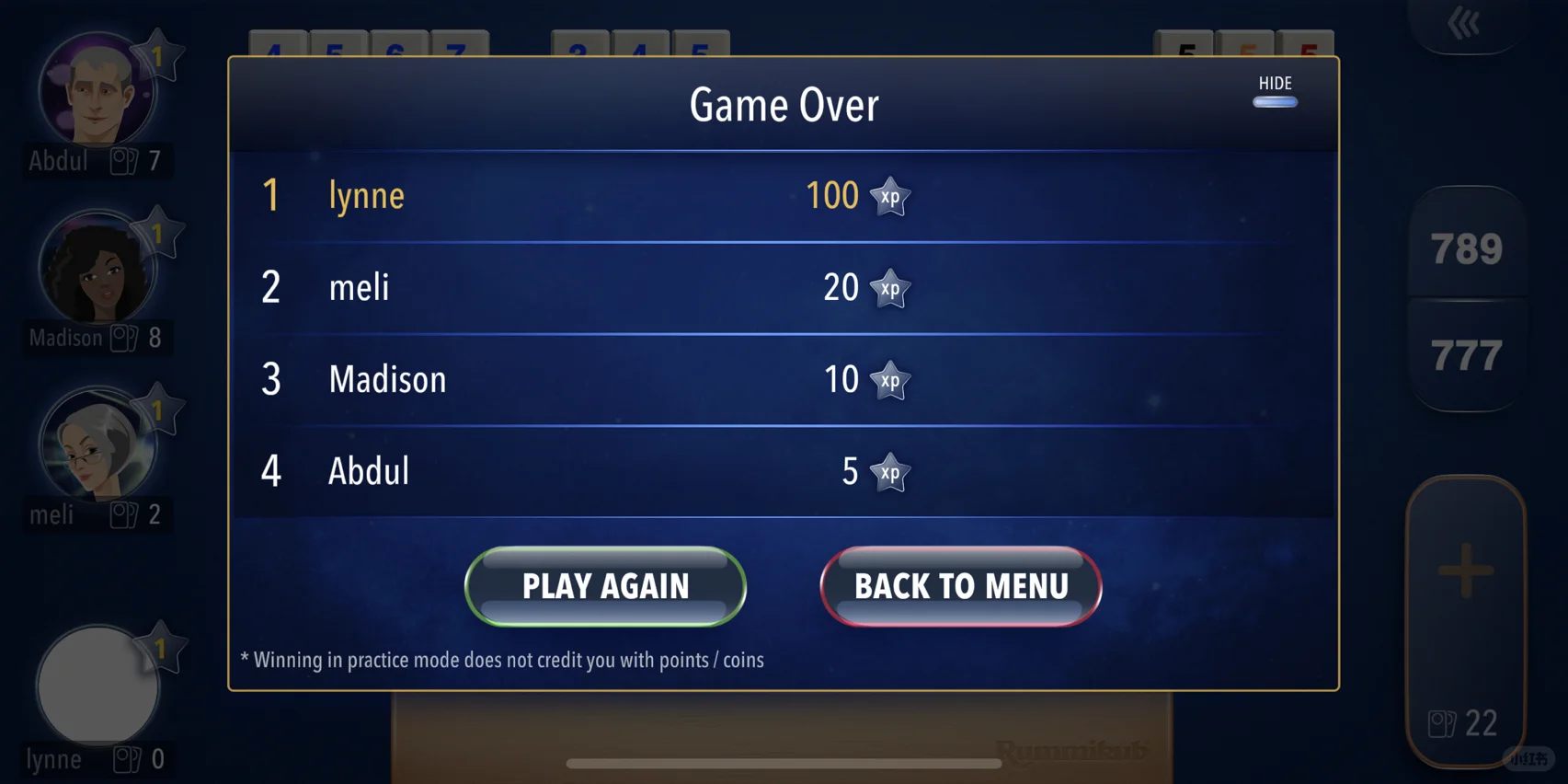Toggle the HIDE switch off
This screenshot has width=1568, height=784.
pyautogui.click(x=1275, y=102)
